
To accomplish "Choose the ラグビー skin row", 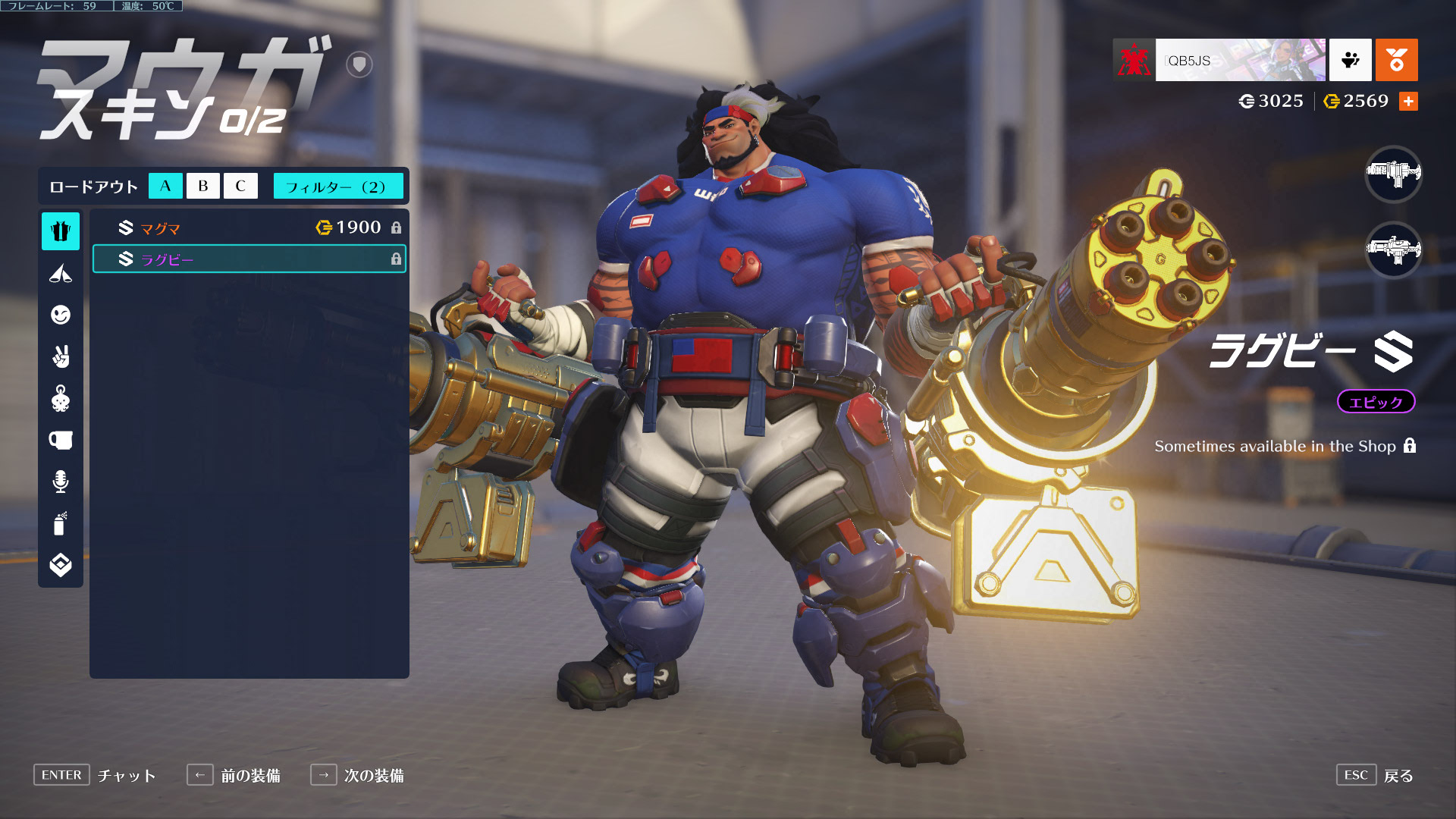I will (249, 259).
